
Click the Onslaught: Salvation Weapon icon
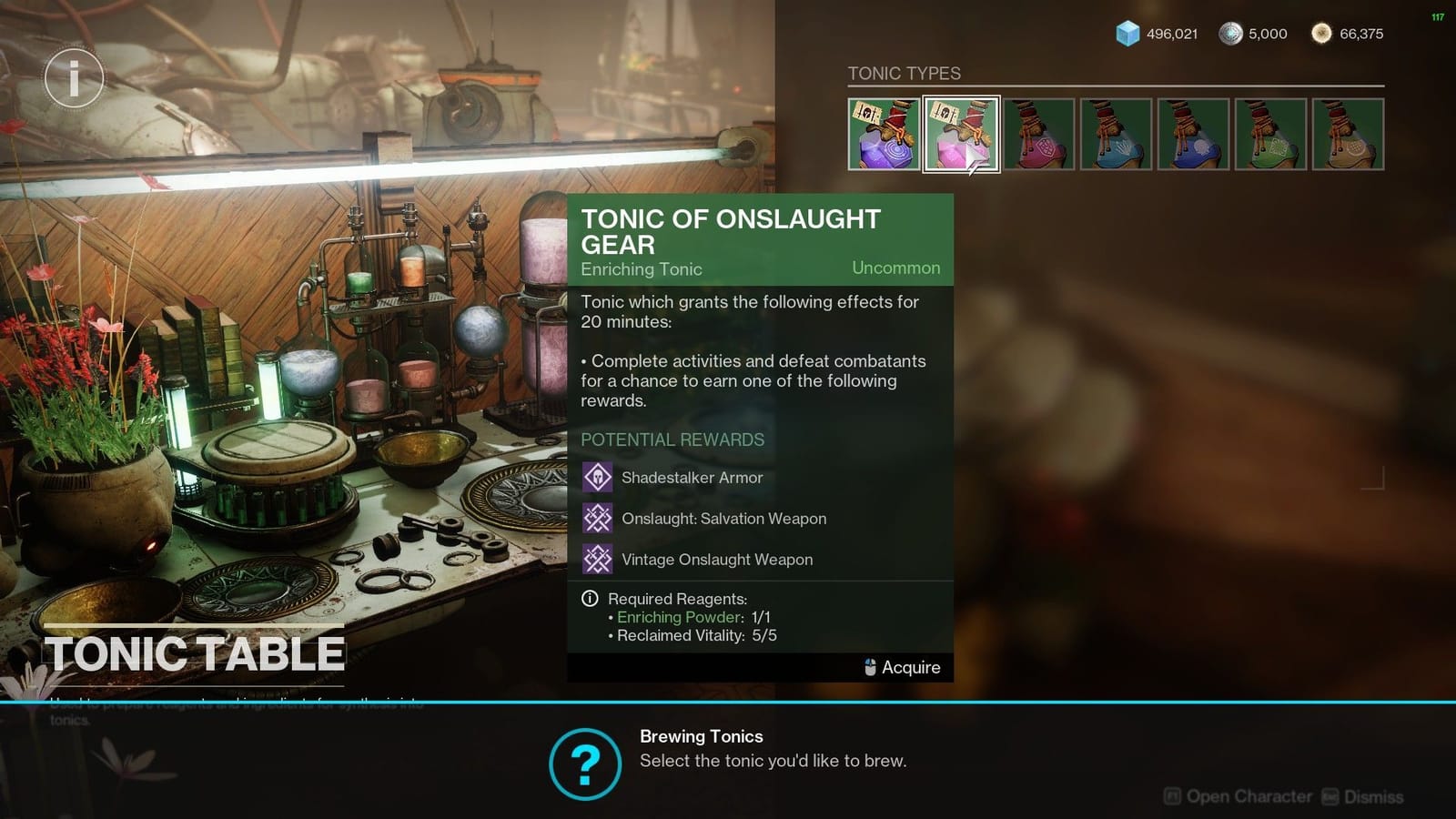pyautogui.click(x=597, y=518)
